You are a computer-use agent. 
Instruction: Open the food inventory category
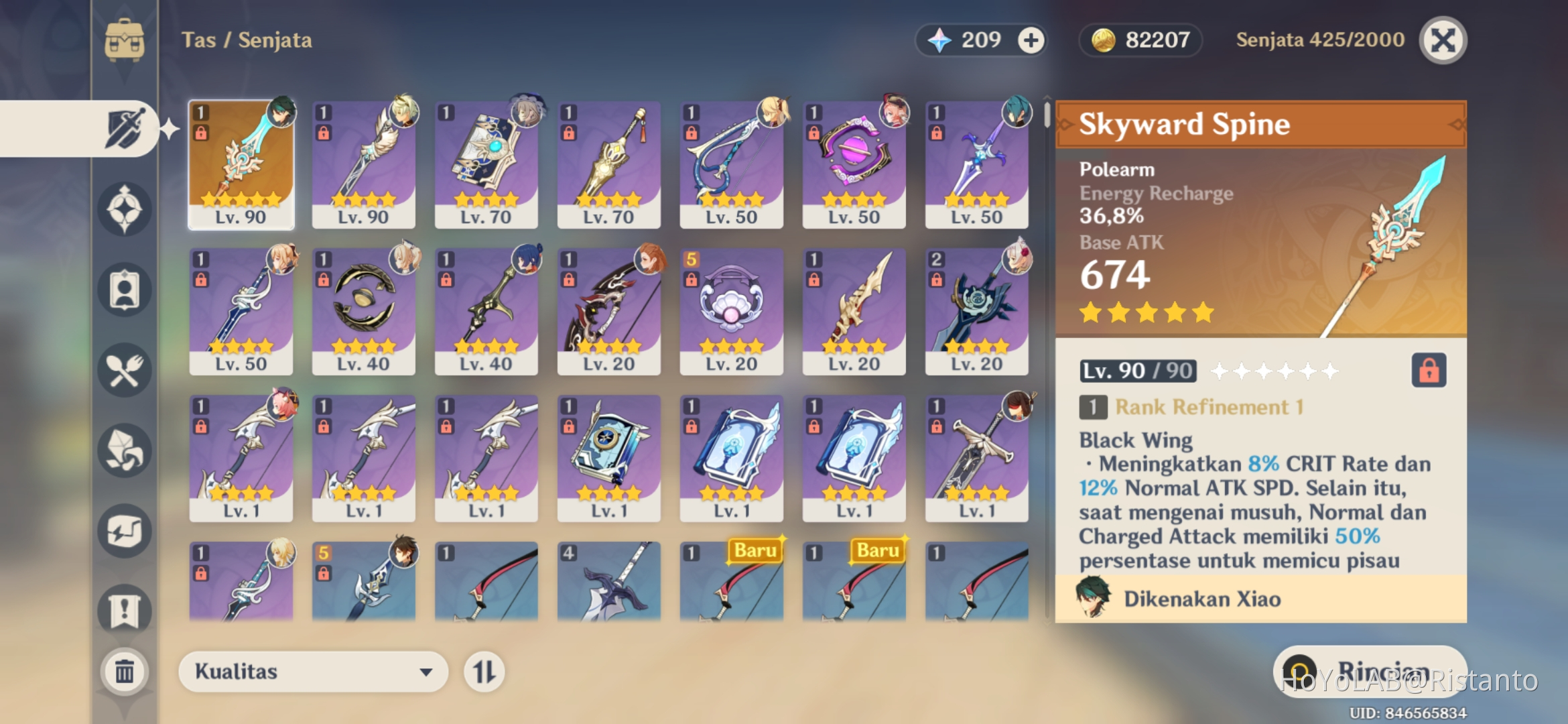(124, 370)
